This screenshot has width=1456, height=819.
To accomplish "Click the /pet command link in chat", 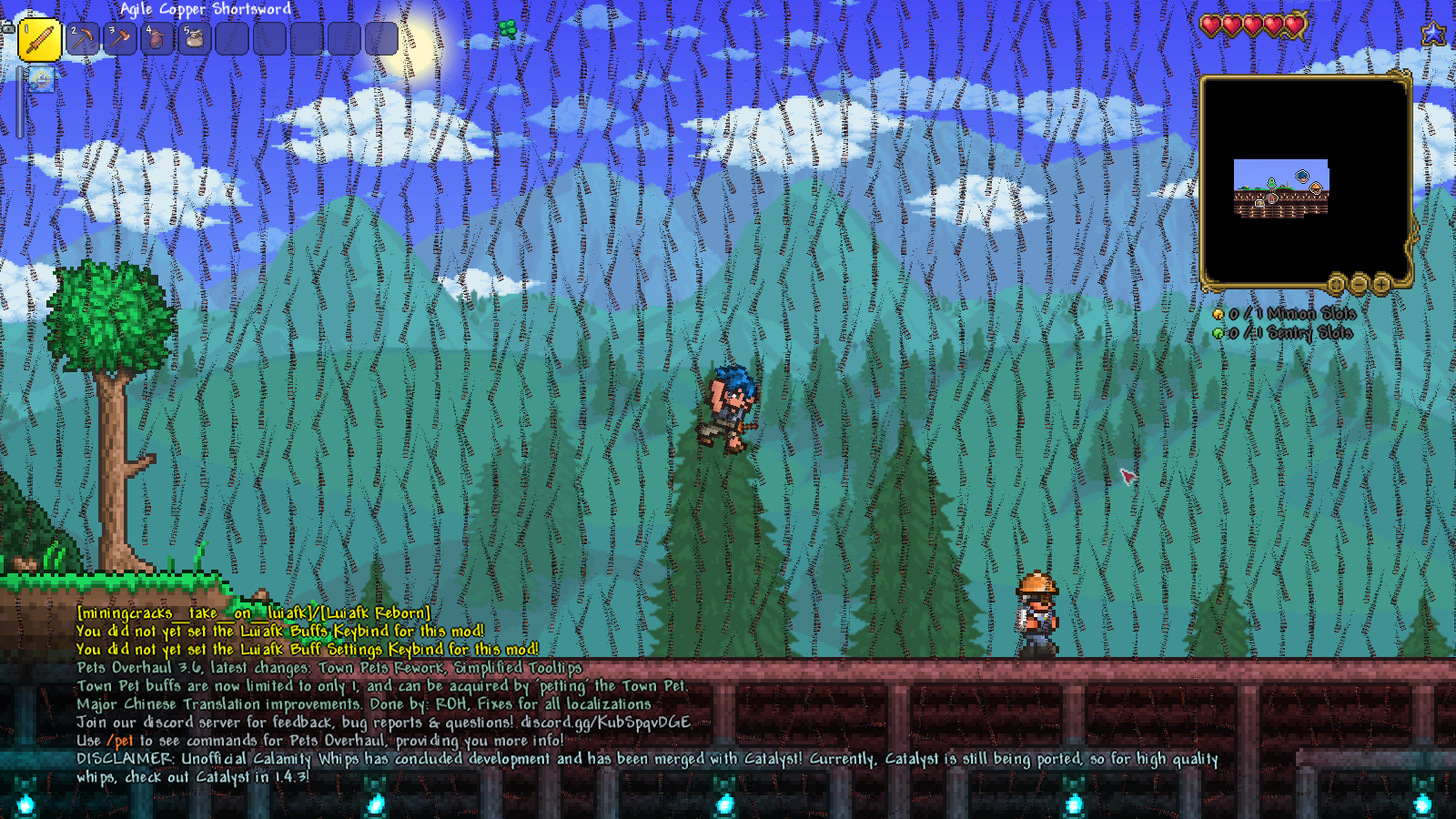I will (120, 741).
